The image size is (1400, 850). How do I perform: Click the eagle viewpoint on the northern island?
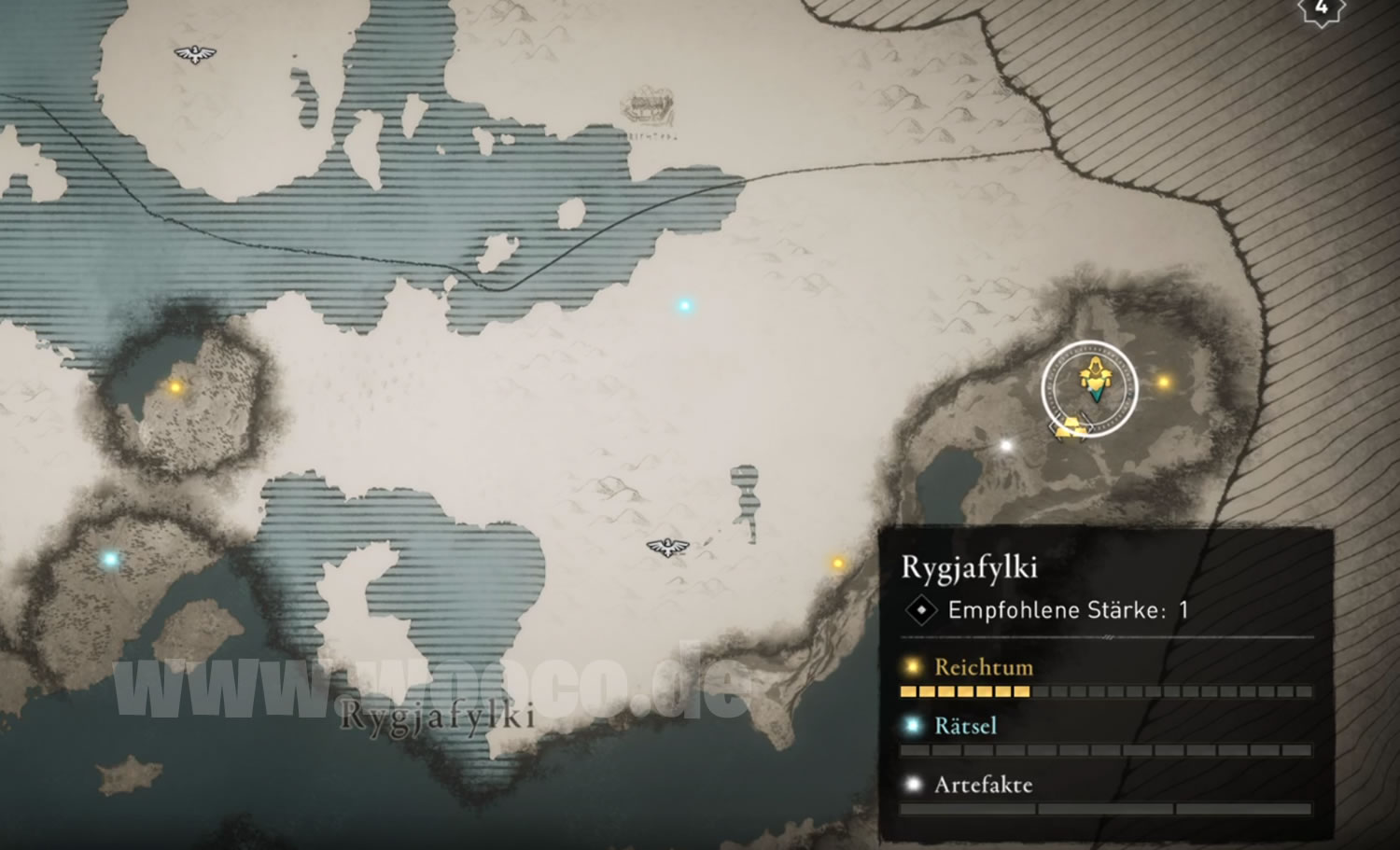[195, 55]
